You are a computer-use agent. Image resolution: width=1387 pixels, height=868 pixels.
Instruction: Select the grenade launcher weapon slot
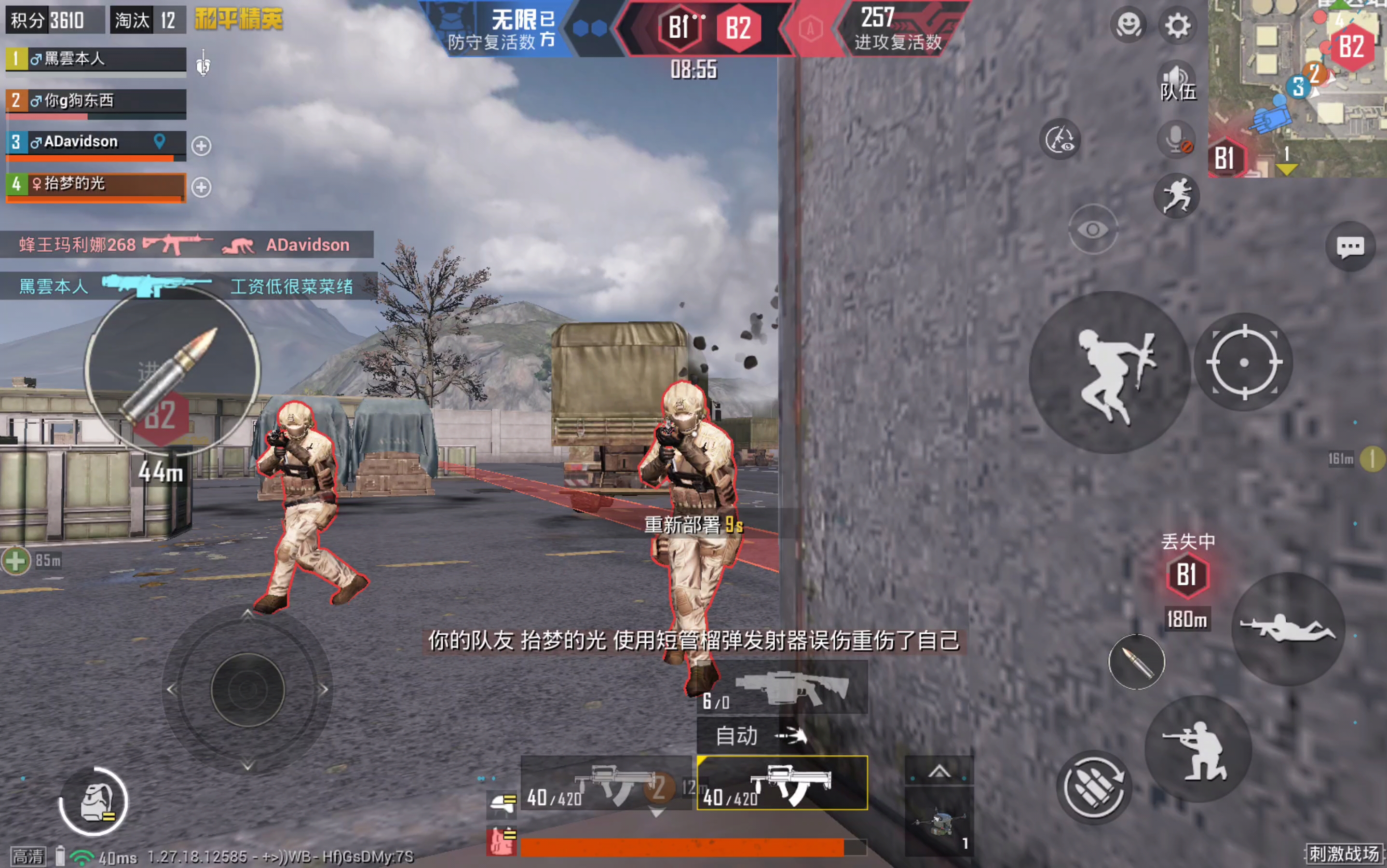[782, 688]
